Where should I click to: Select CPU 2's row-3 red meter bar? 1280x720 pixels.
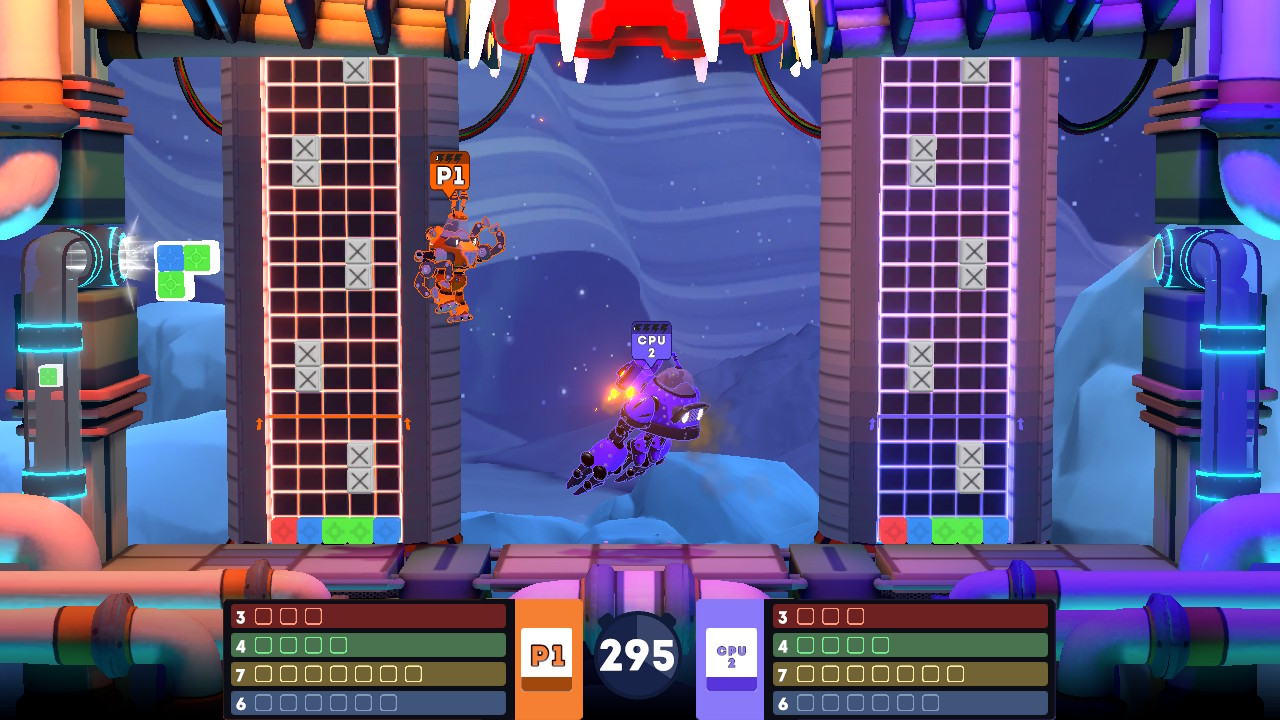tap(910, 616)
